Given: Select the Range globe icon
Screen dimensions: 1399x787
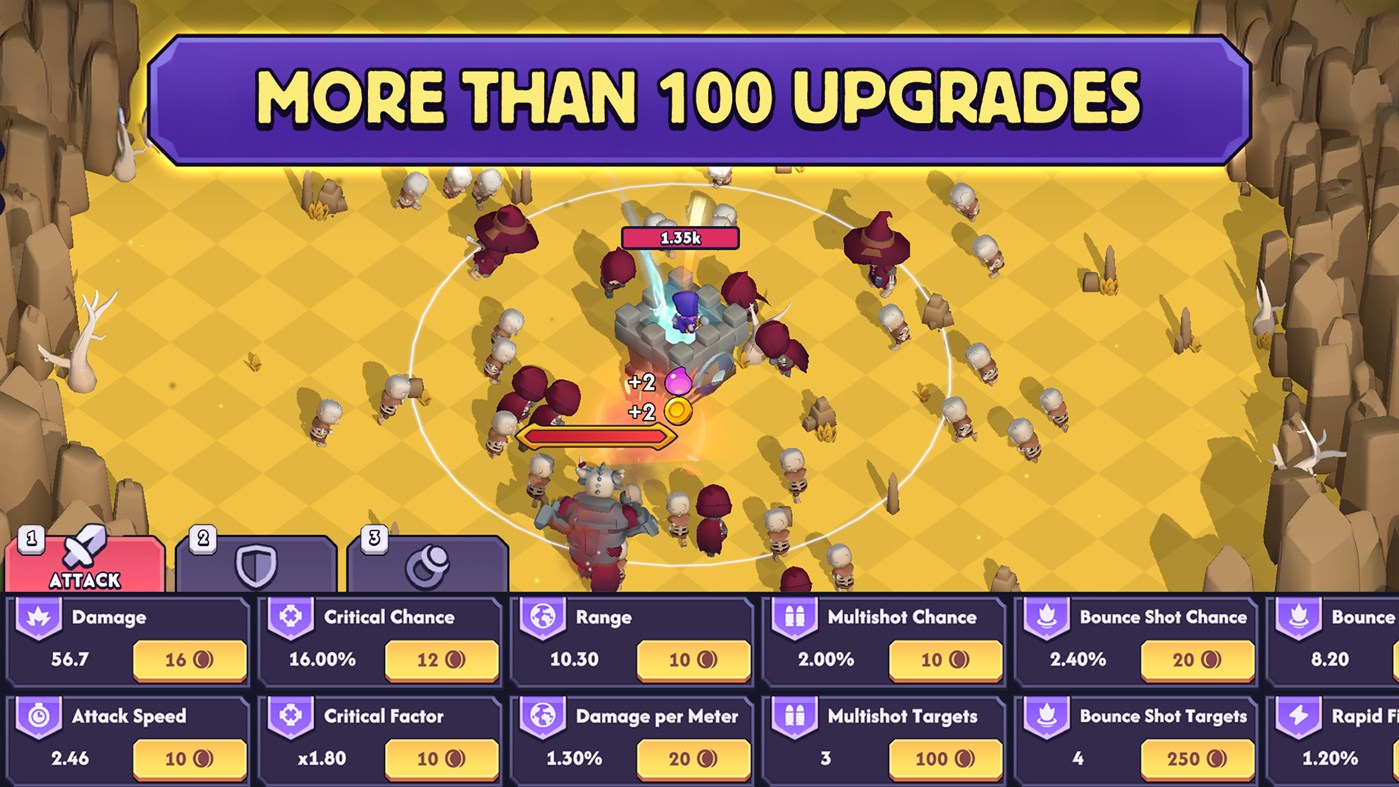Looking at the screenshot, I should click(x=541, y=617).
